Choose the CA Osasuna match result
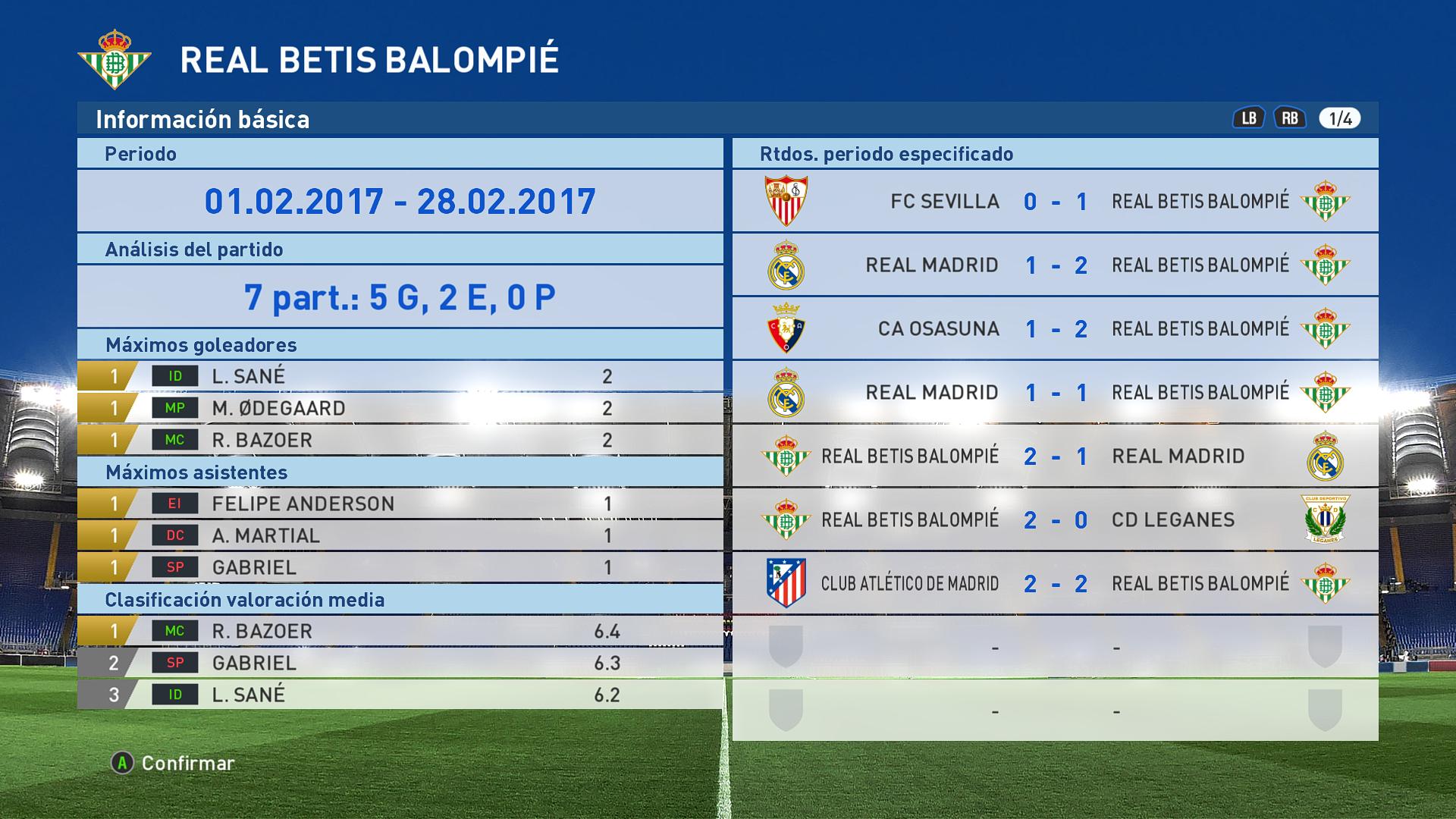This screenshot has height=819, width=1456. coord(1055,328)
